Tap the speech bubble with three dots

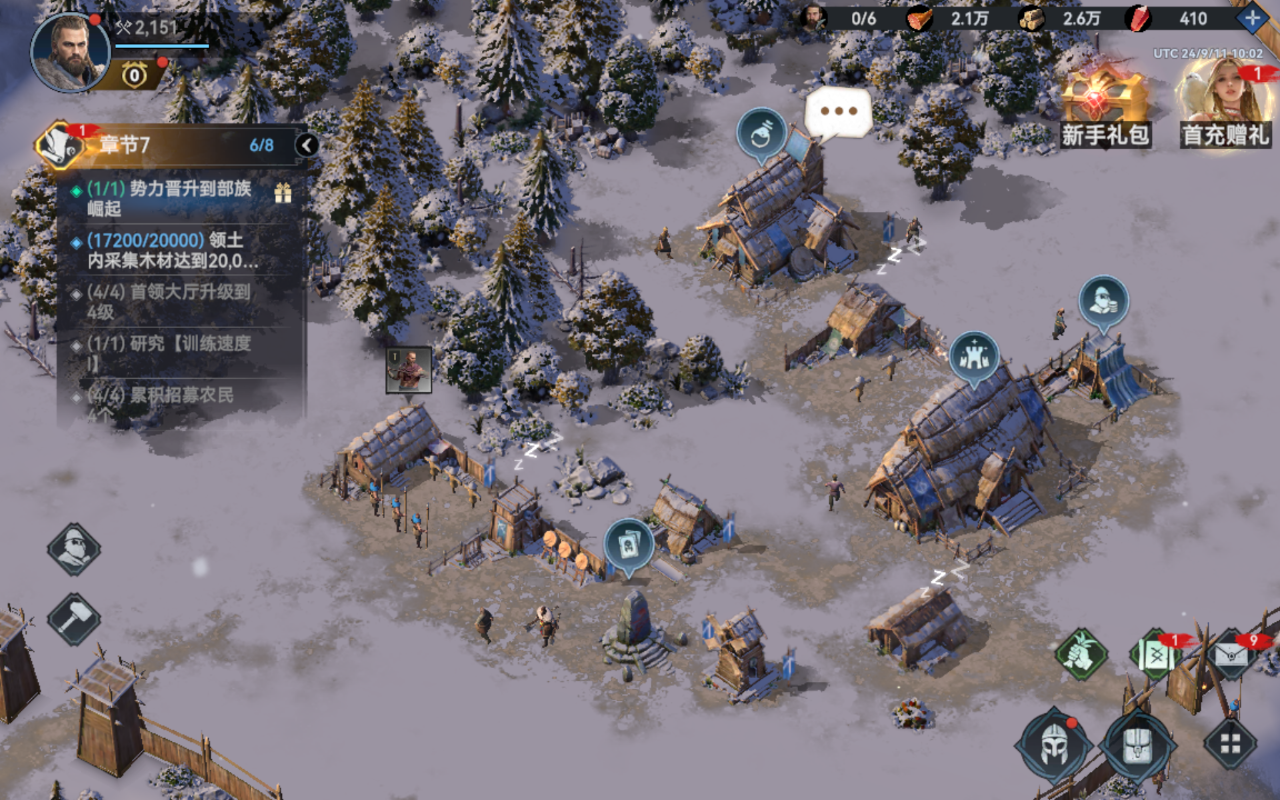coord(838,112)
